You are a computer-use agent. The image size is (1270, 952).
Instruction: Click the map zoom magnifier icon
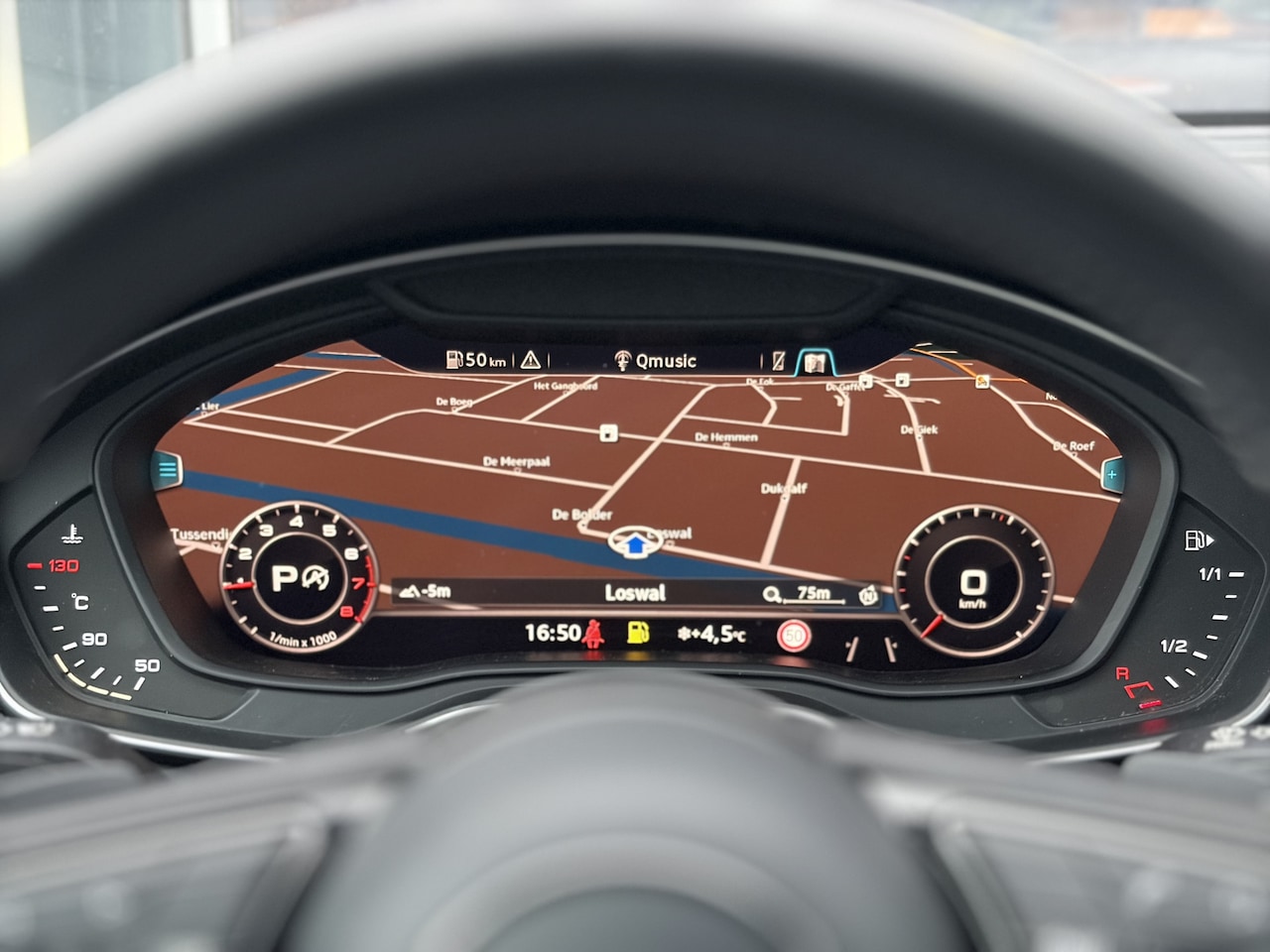pos(771,594)
